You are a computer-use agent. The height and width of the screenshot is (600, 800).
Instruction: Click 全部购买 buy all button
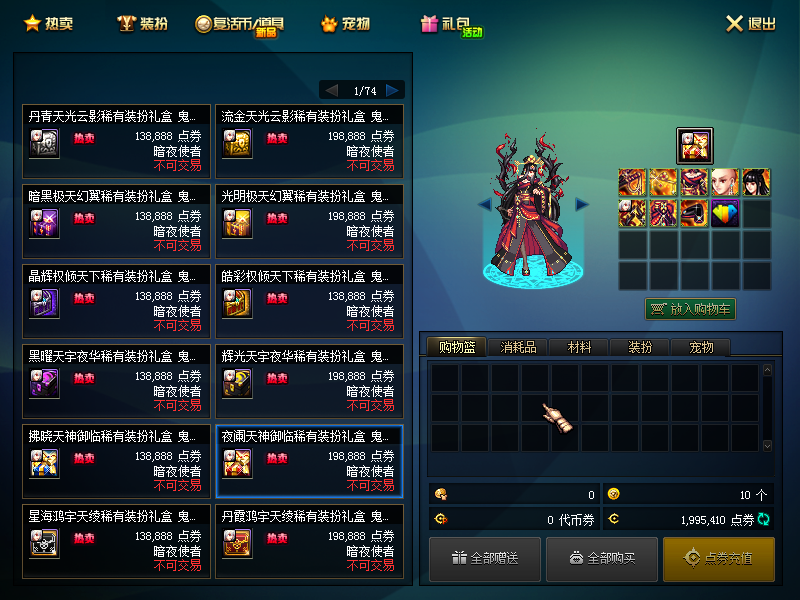(602, 558)
